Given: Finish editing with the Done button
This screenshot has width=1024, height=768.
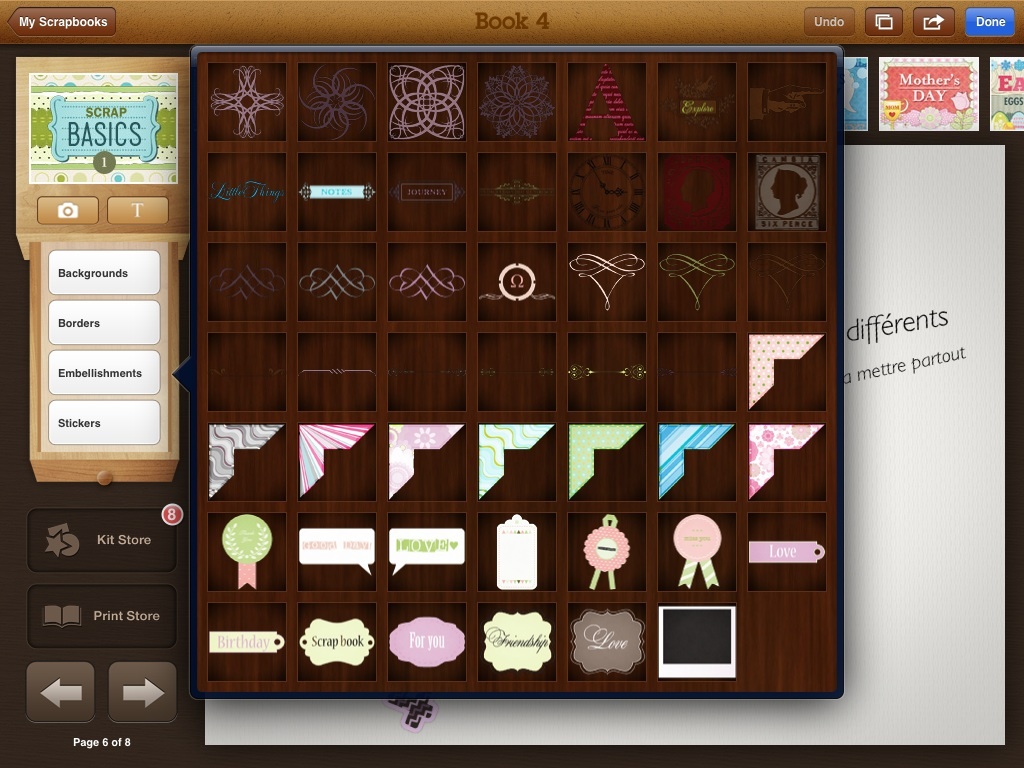Looking at the screenshot, I should click(x=990, y=22).
